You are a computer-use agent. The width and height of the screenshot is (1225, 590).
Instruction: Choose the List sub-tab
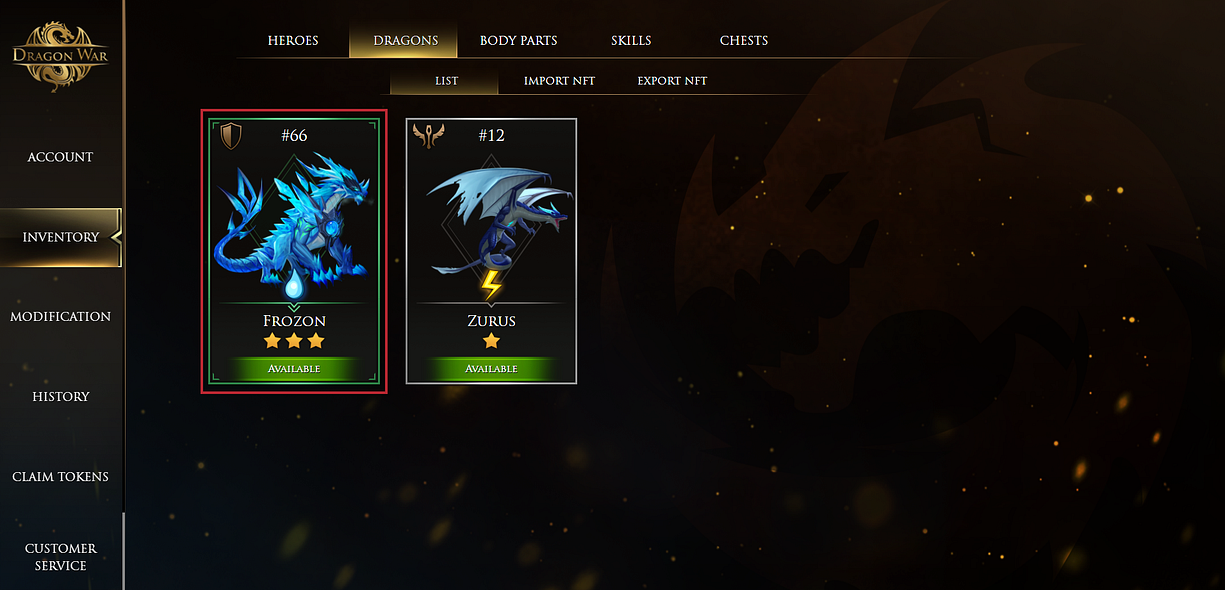tap(446, 81)
